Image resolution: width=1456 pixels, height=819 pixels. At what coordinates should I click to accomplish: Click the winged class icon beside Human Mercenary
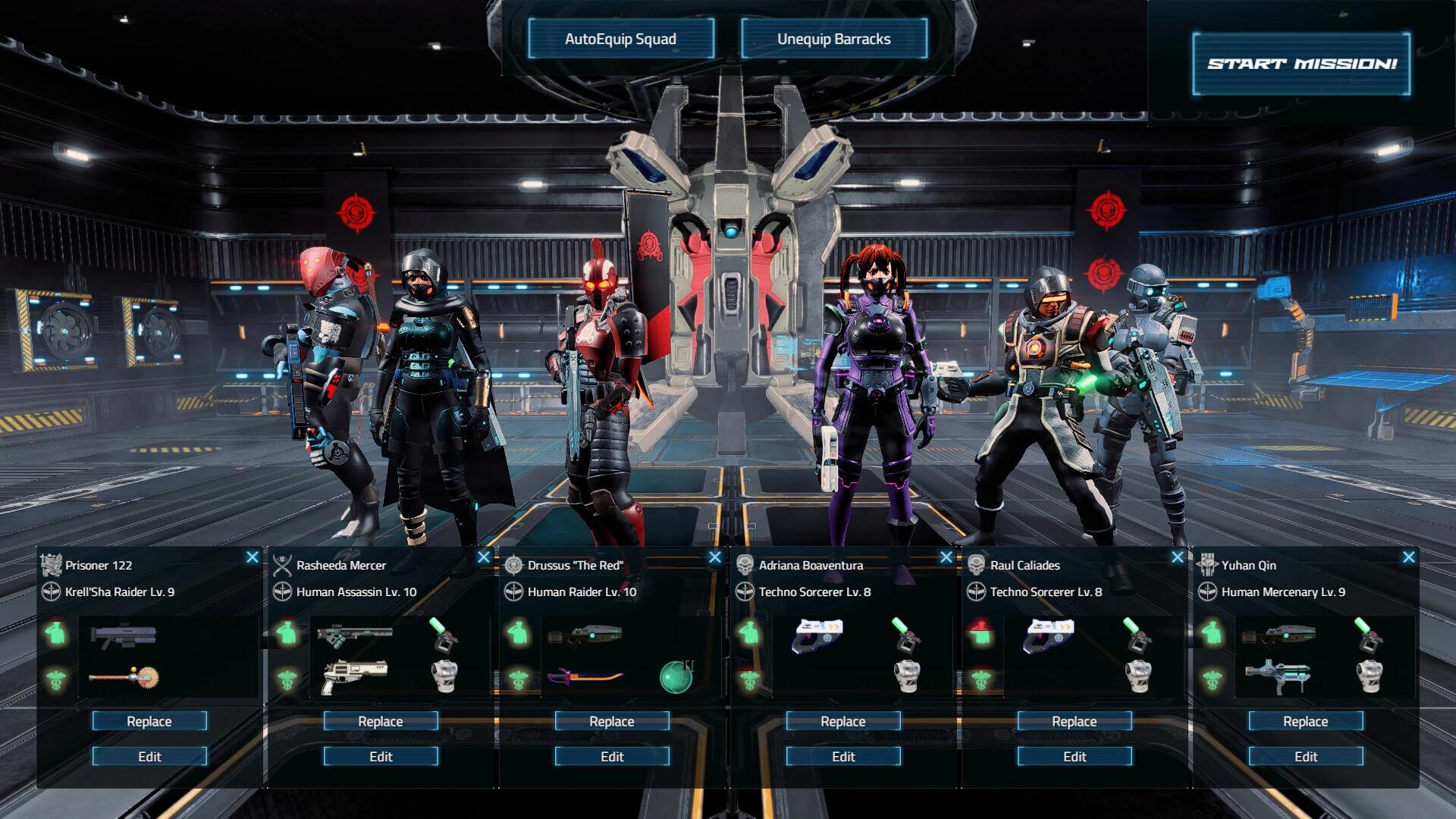tap(1208, 592)
